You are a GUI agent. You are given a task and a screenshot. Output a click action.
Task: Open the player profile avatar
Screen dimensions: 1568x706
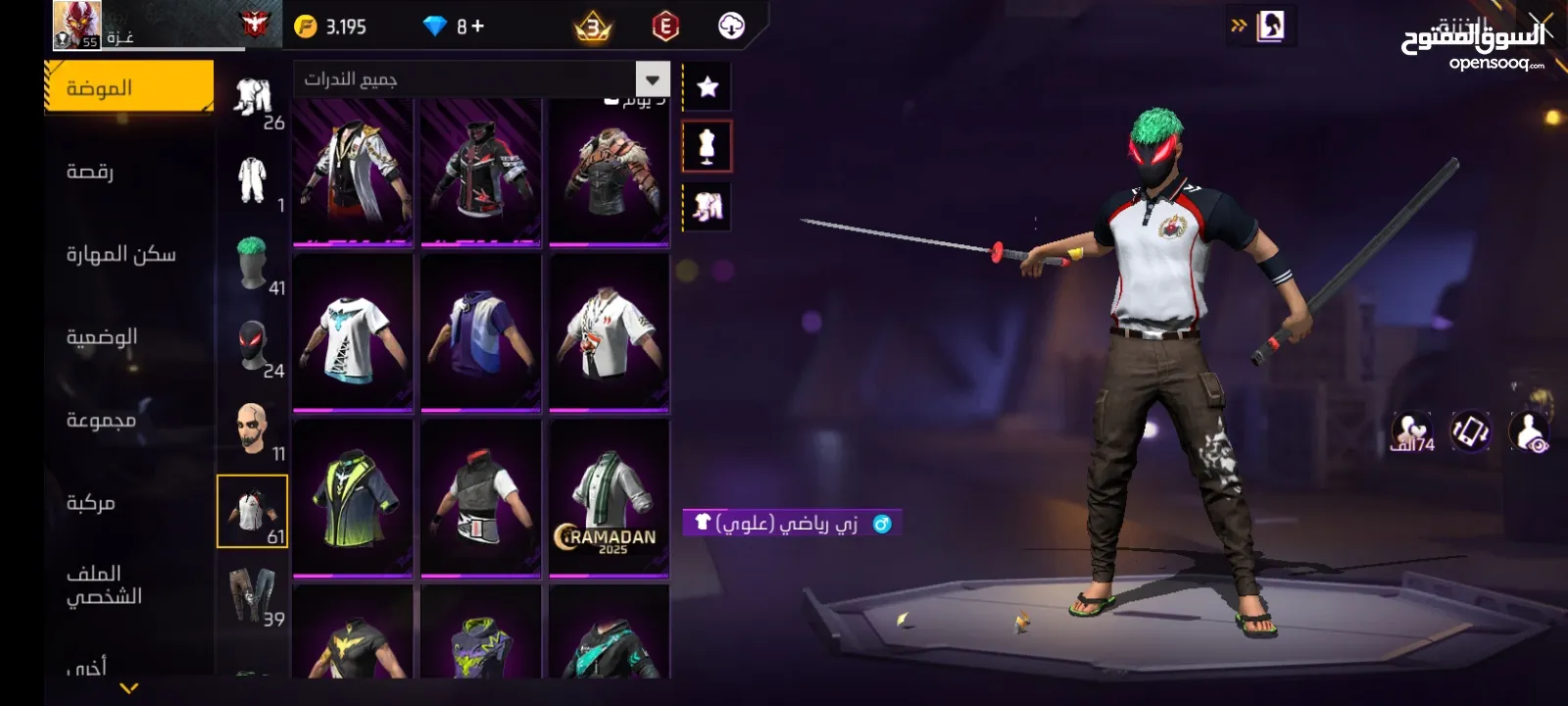(x=76, y=25)
